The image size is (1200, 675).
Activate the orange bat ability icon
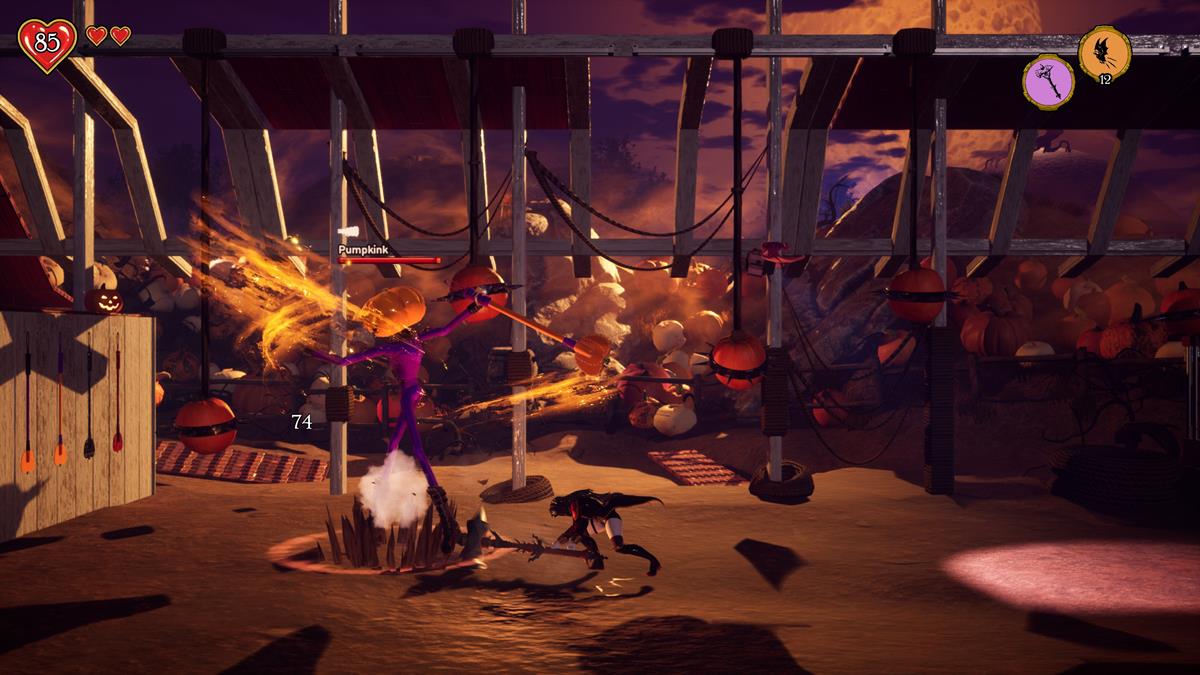point(1104,52)
